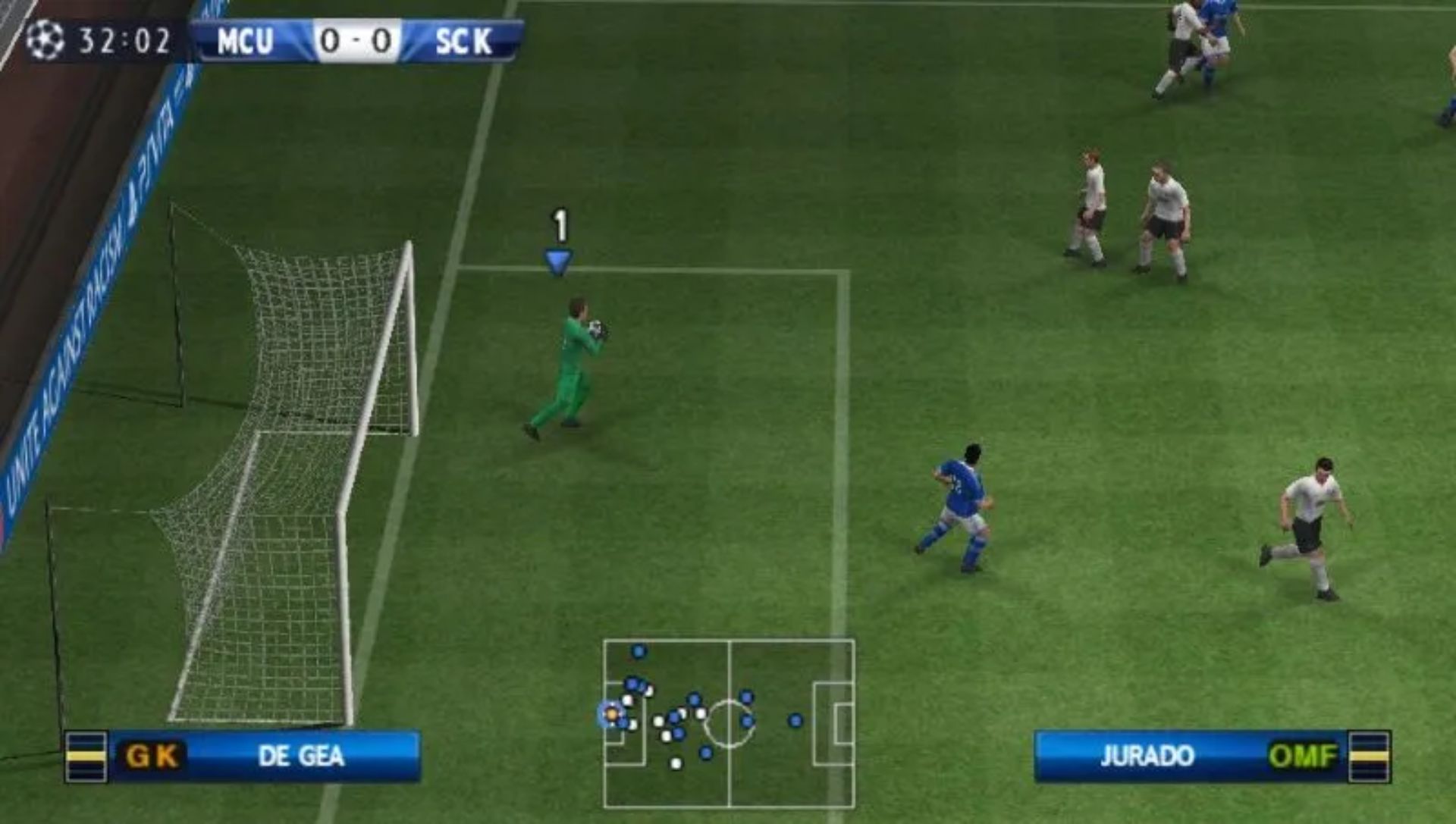Click the blue player 1 cursor marker

pos(559,262)
